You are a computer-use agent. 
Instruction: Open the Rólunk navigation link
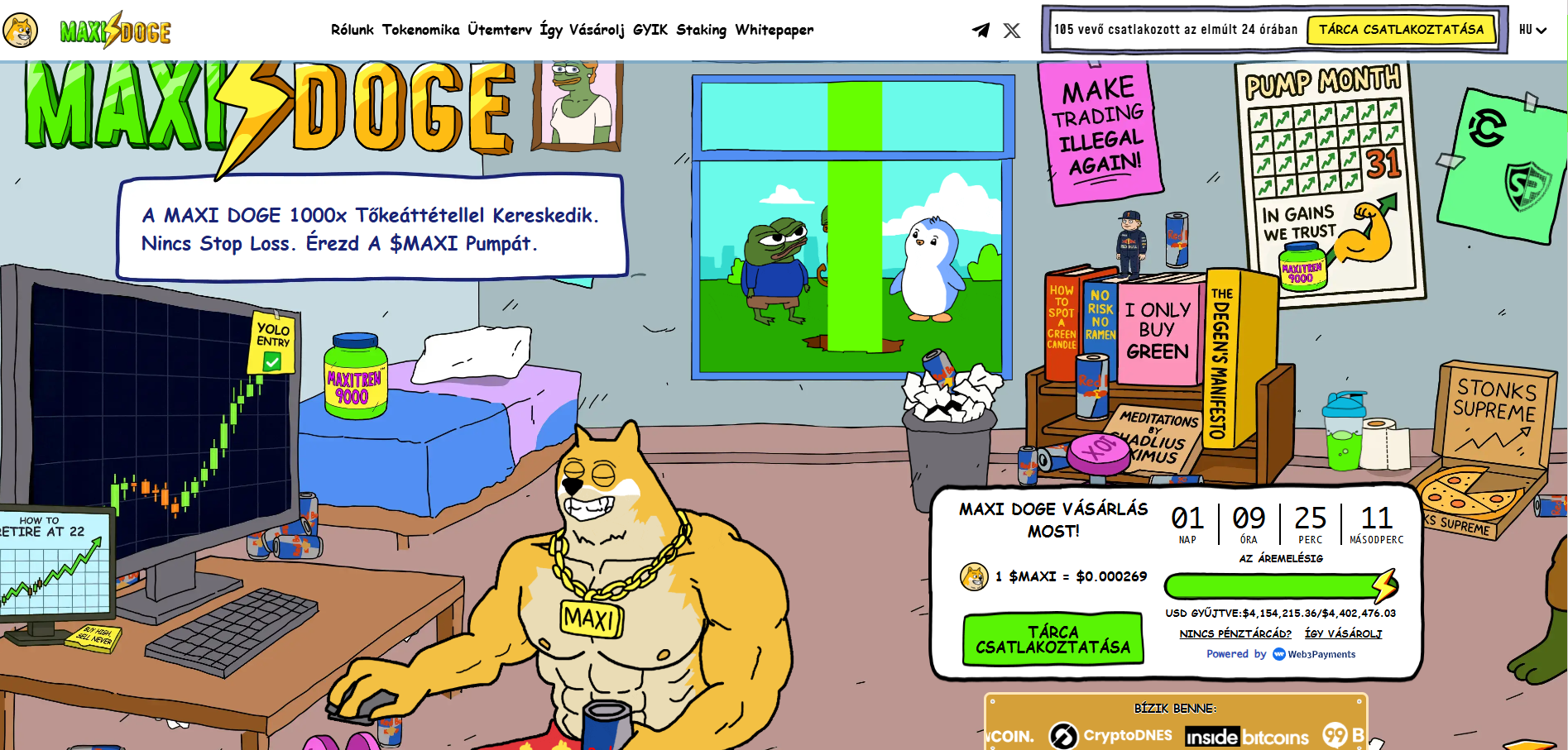[352, 30]
